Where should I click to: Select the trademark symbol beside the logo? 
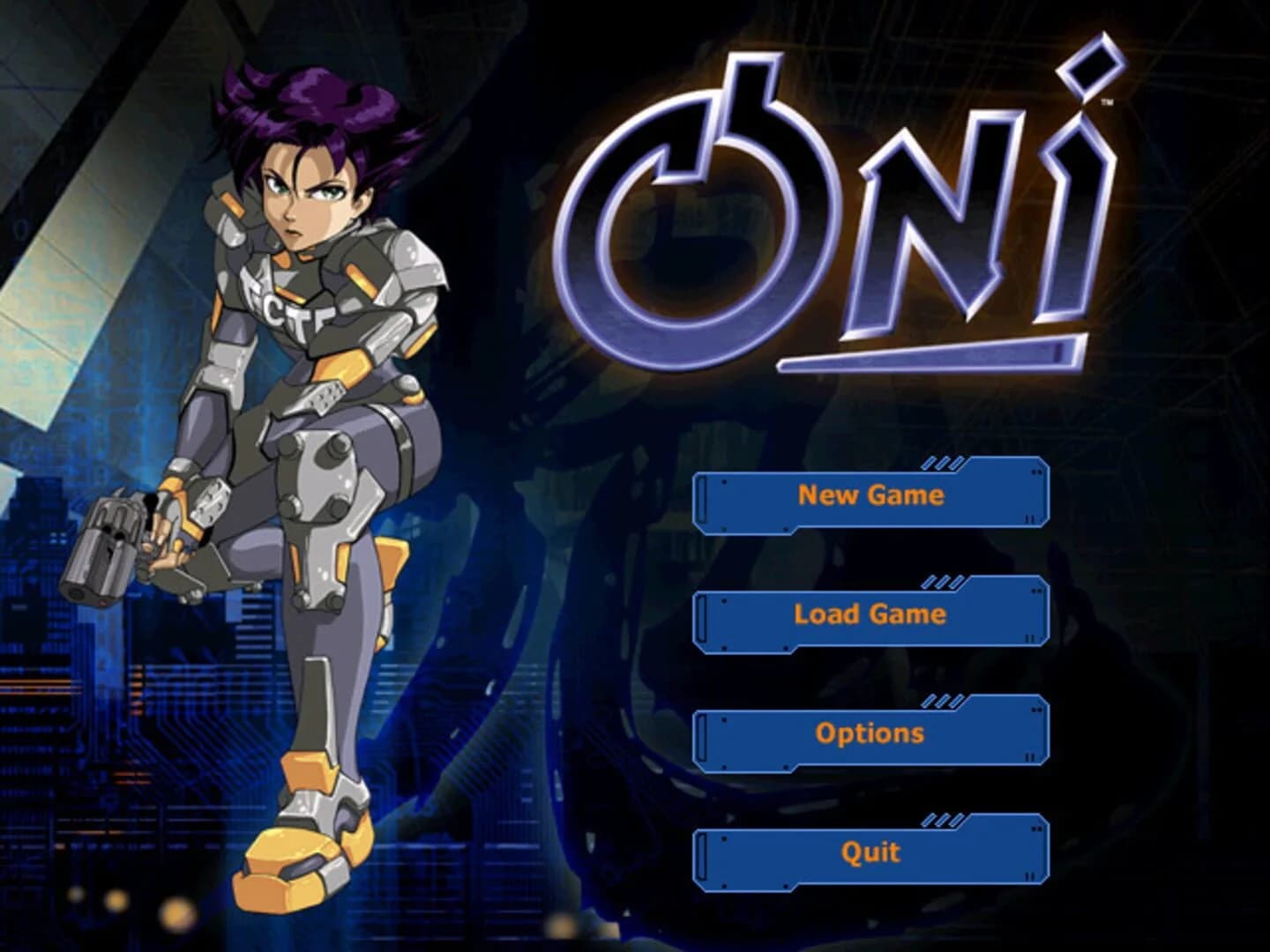1106,104
